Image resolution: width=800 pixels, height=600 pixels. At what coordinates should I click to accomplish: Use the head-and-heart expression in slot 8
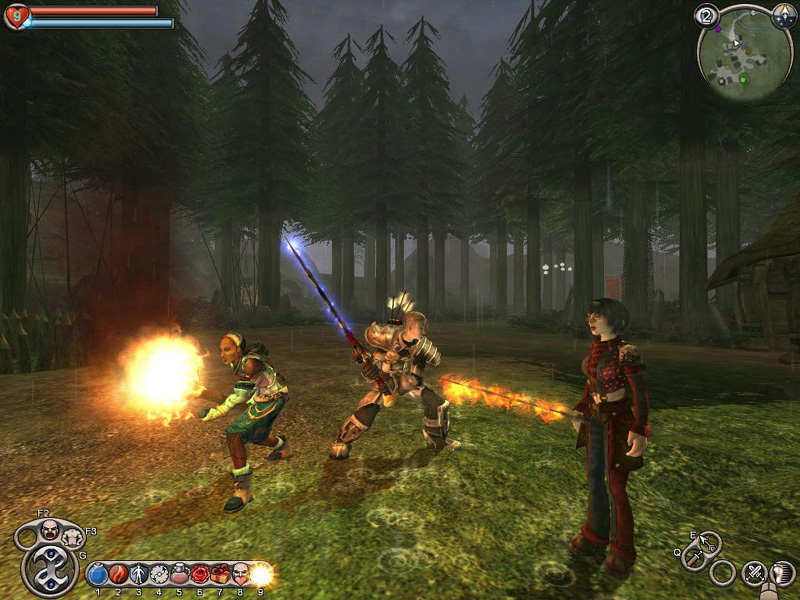(241, 575)
